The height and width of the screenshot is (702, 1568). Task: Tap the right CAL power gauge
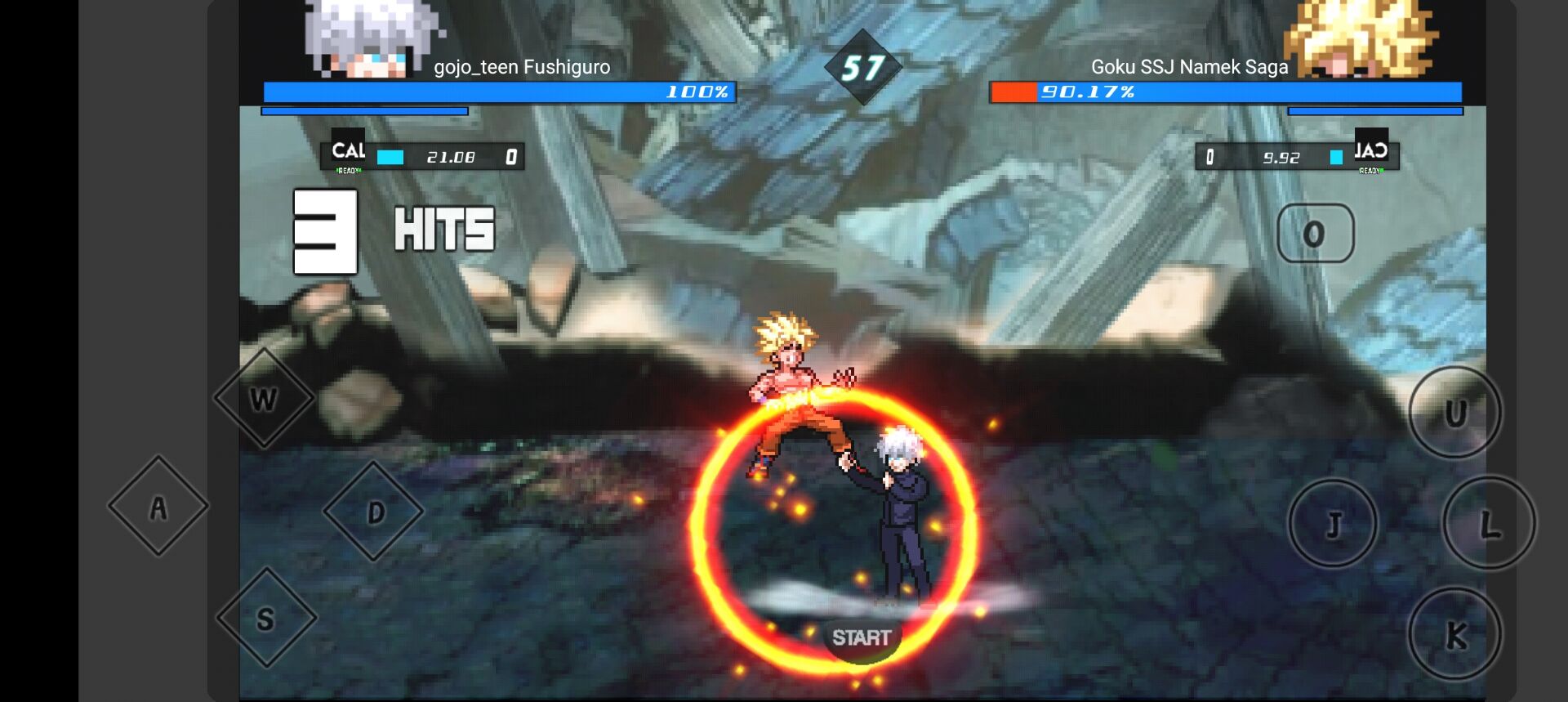(x=1298, y=155)
